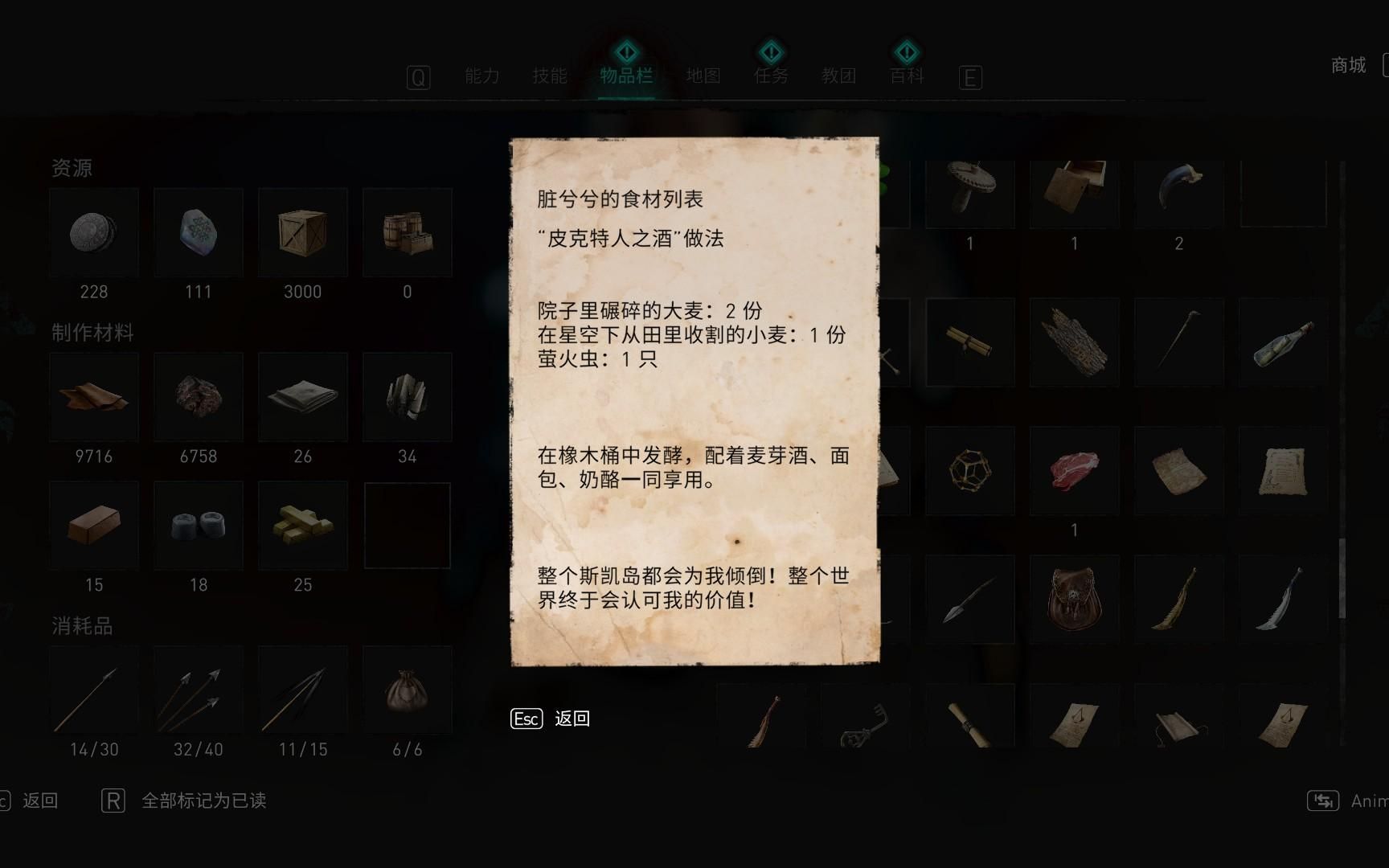Image resolution: width=1389 pixels, height=868 pixels.
Task: Open the rations pouch showing 6/6
Action: coord(408,690)
